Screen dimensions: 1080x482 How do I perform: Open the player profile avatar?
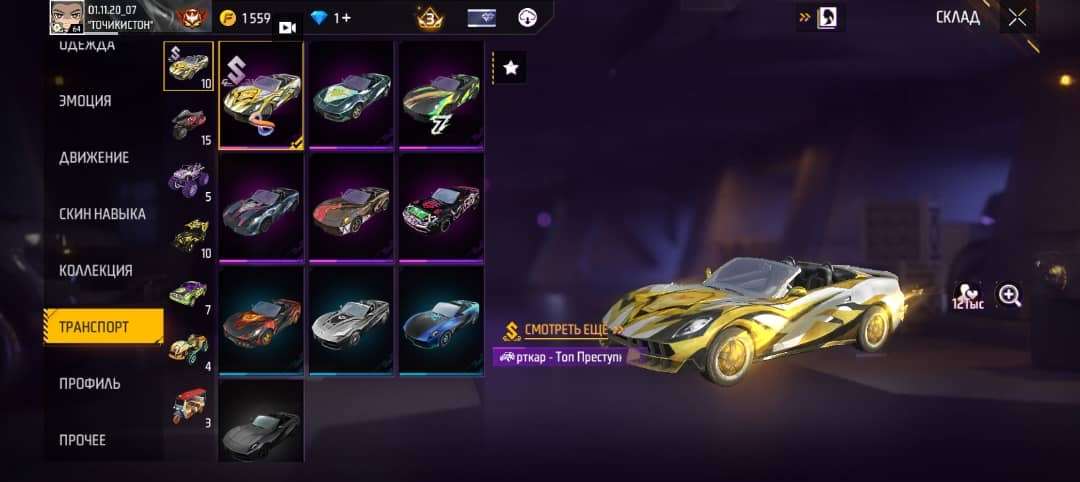click(64, 17)
